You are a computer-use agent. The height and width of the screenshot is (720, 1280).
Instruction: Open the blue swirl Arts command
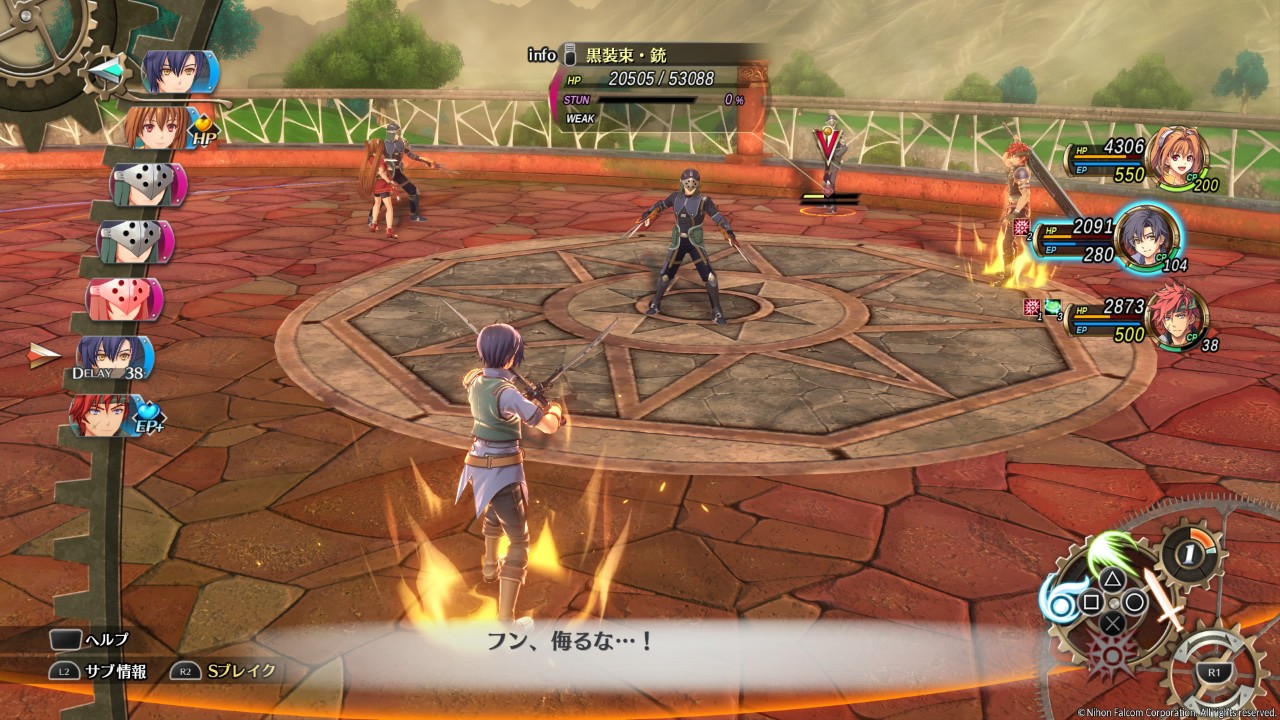tap(1060, 600)
